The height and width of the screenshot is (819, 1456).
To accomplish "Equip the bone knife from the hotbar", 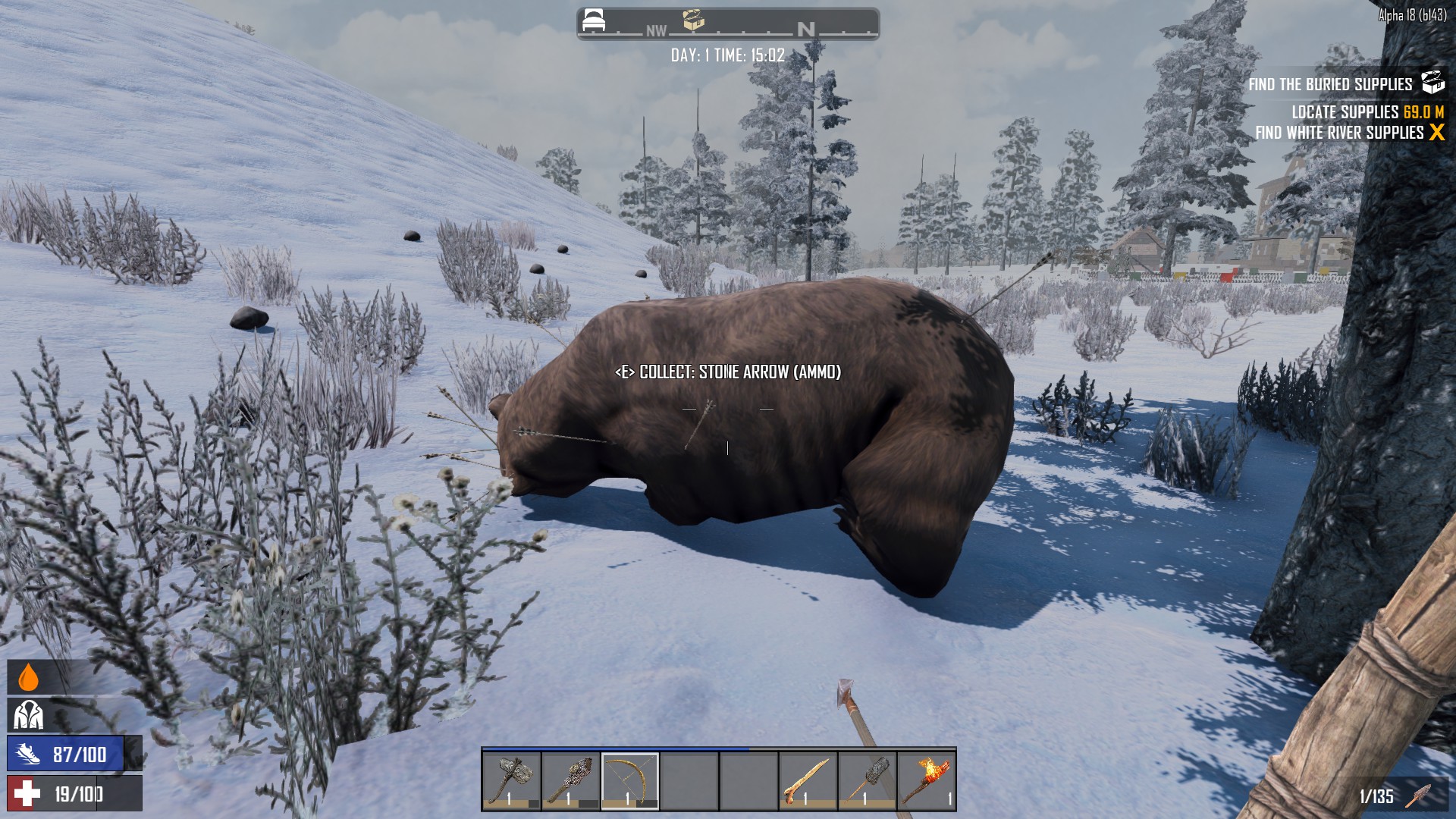I will [x=808, y=780].
